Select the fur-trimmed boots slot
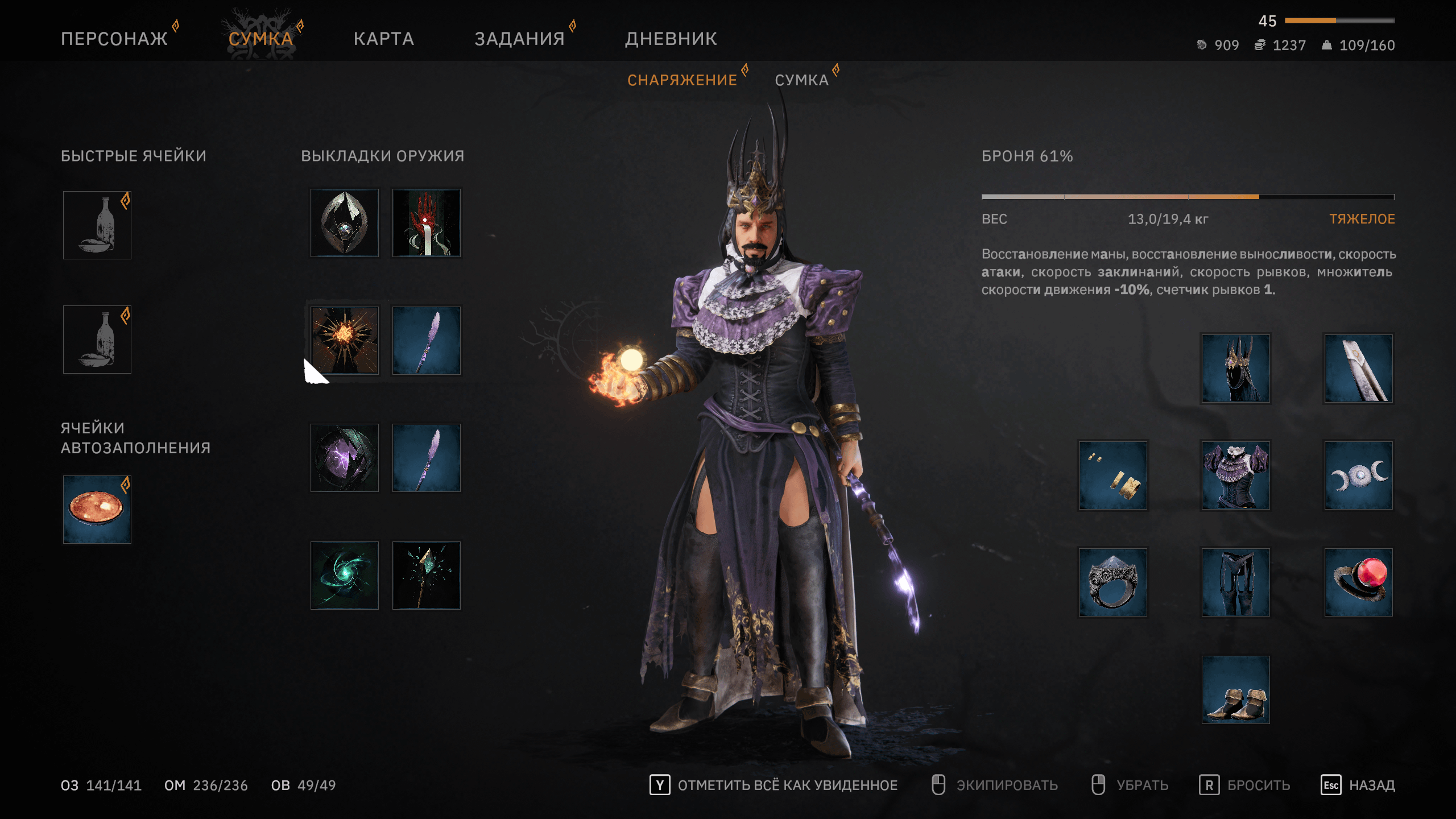 1235,690
